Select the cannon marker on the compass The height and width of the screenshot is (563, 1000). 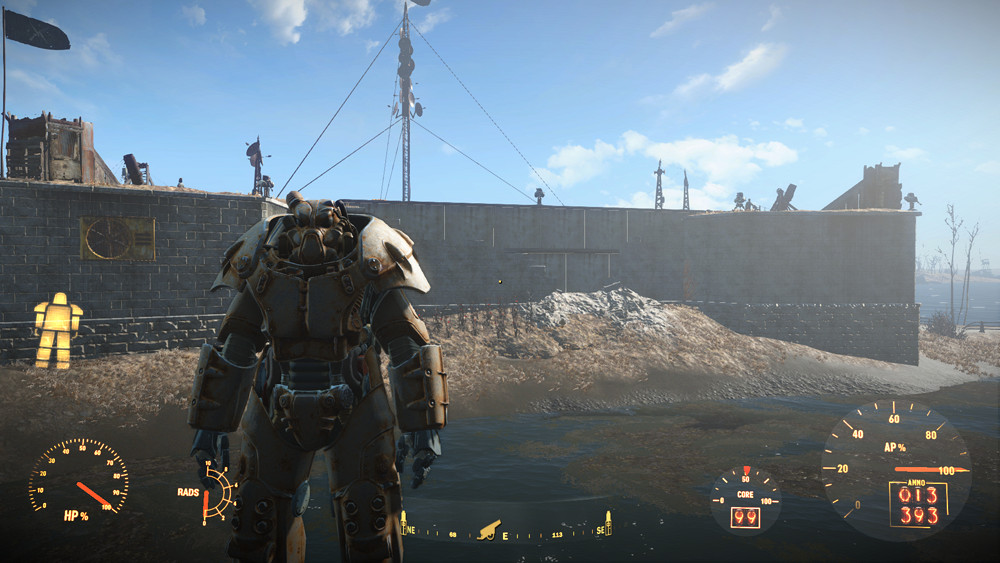pyautogui.click(x=489, y=526)
